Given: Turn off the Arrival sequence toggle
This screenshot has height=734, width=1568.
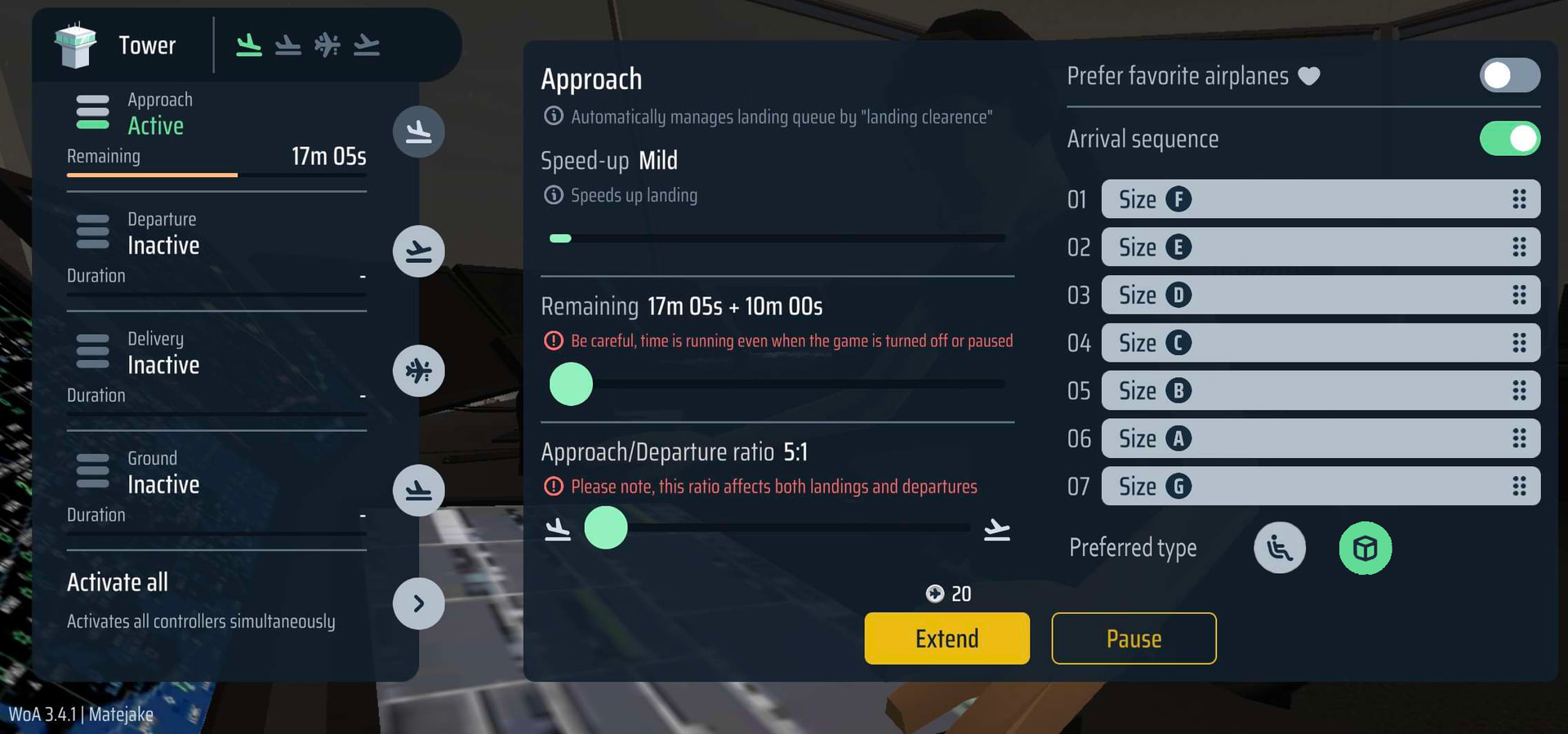Looking at the screenshot, I should [1509, 139].
